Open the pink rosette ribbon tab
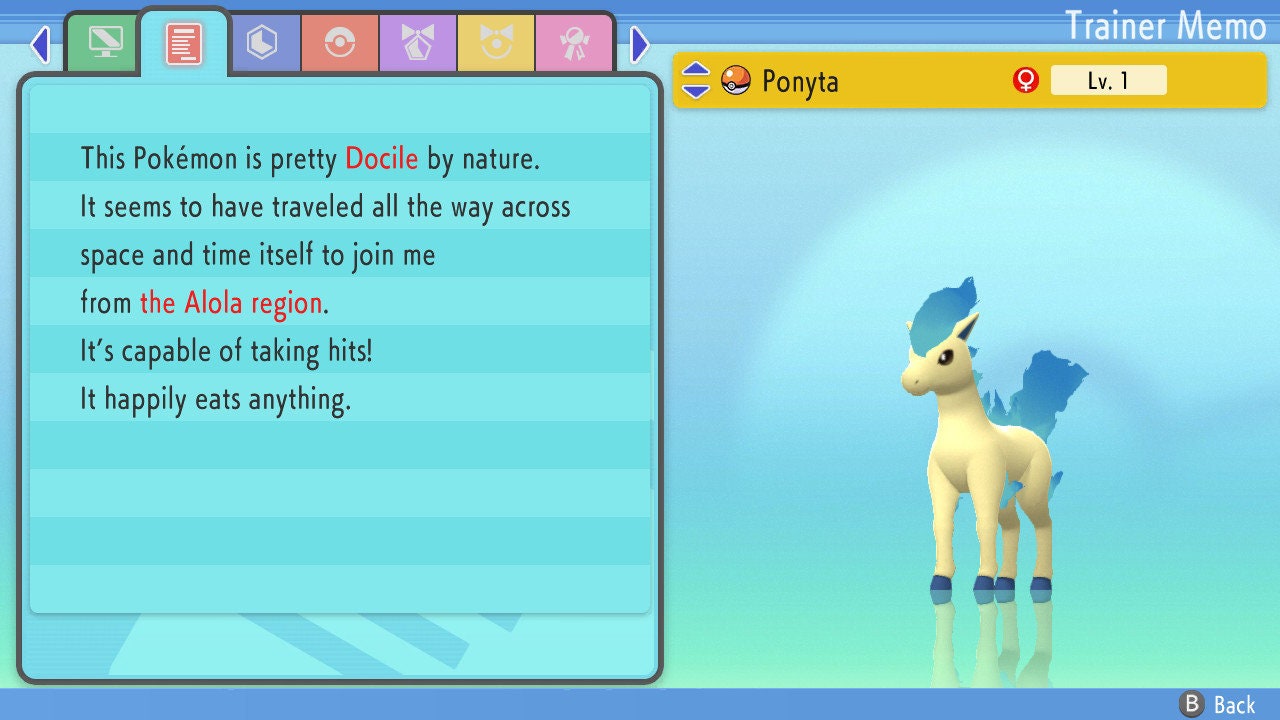Image resolution: width=1280 pixels, height=720 pixels. pyautogui.click(x=574, y=43)
